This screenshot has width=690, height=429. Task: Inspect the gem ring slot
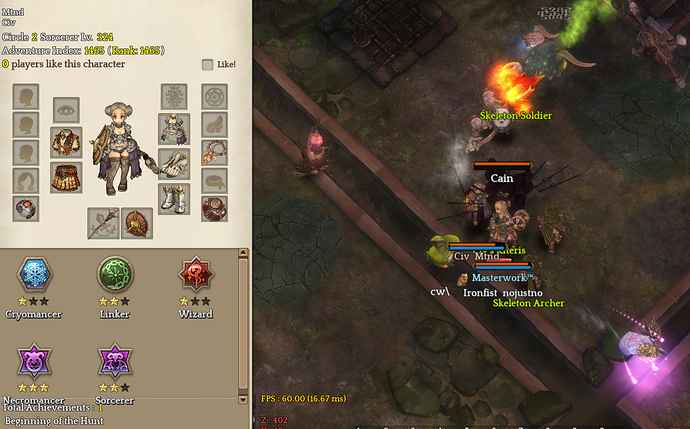pyautogui.click(x=26, y=208)
